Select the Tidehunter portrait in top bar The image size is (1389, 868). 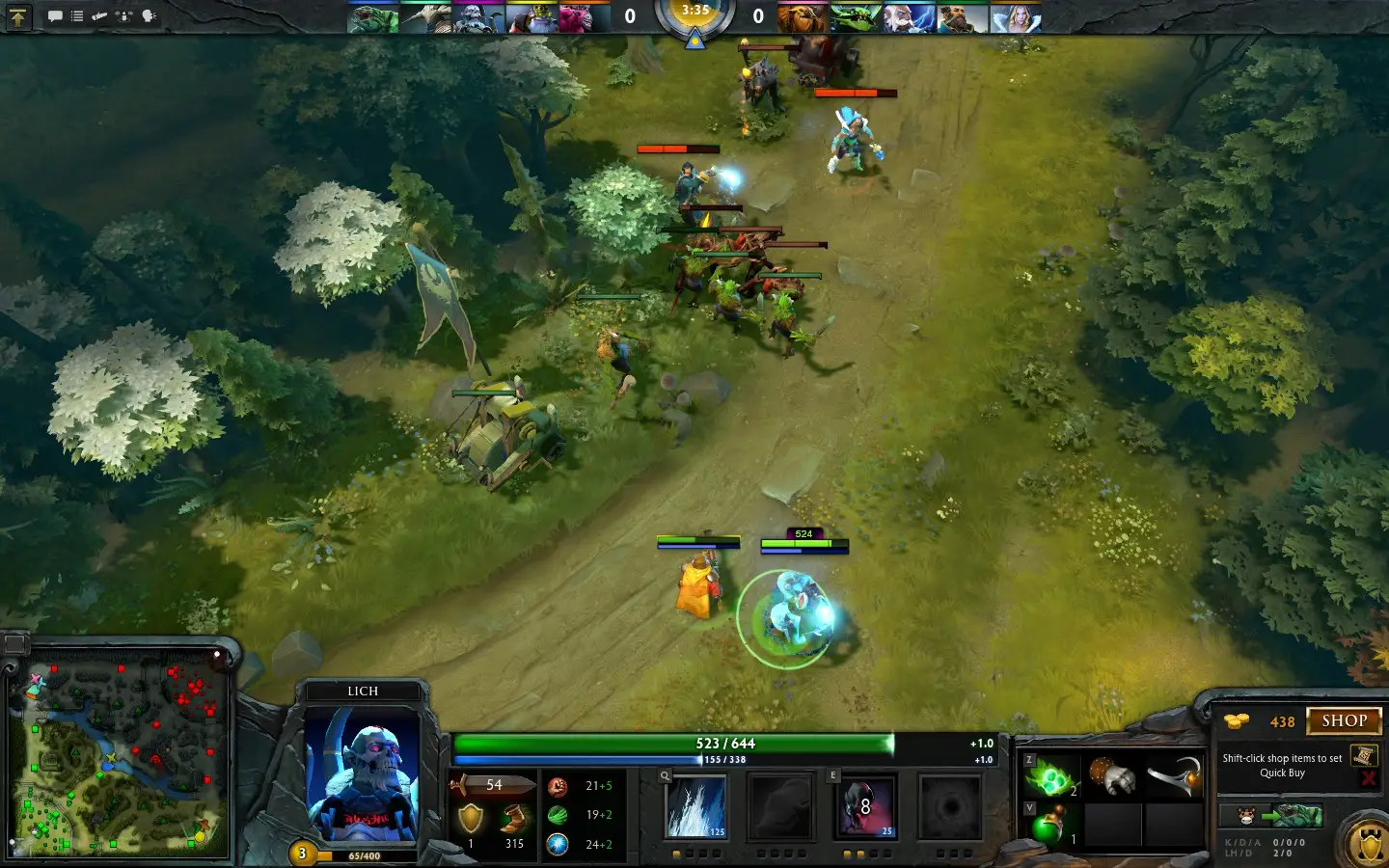click(372, 18)
